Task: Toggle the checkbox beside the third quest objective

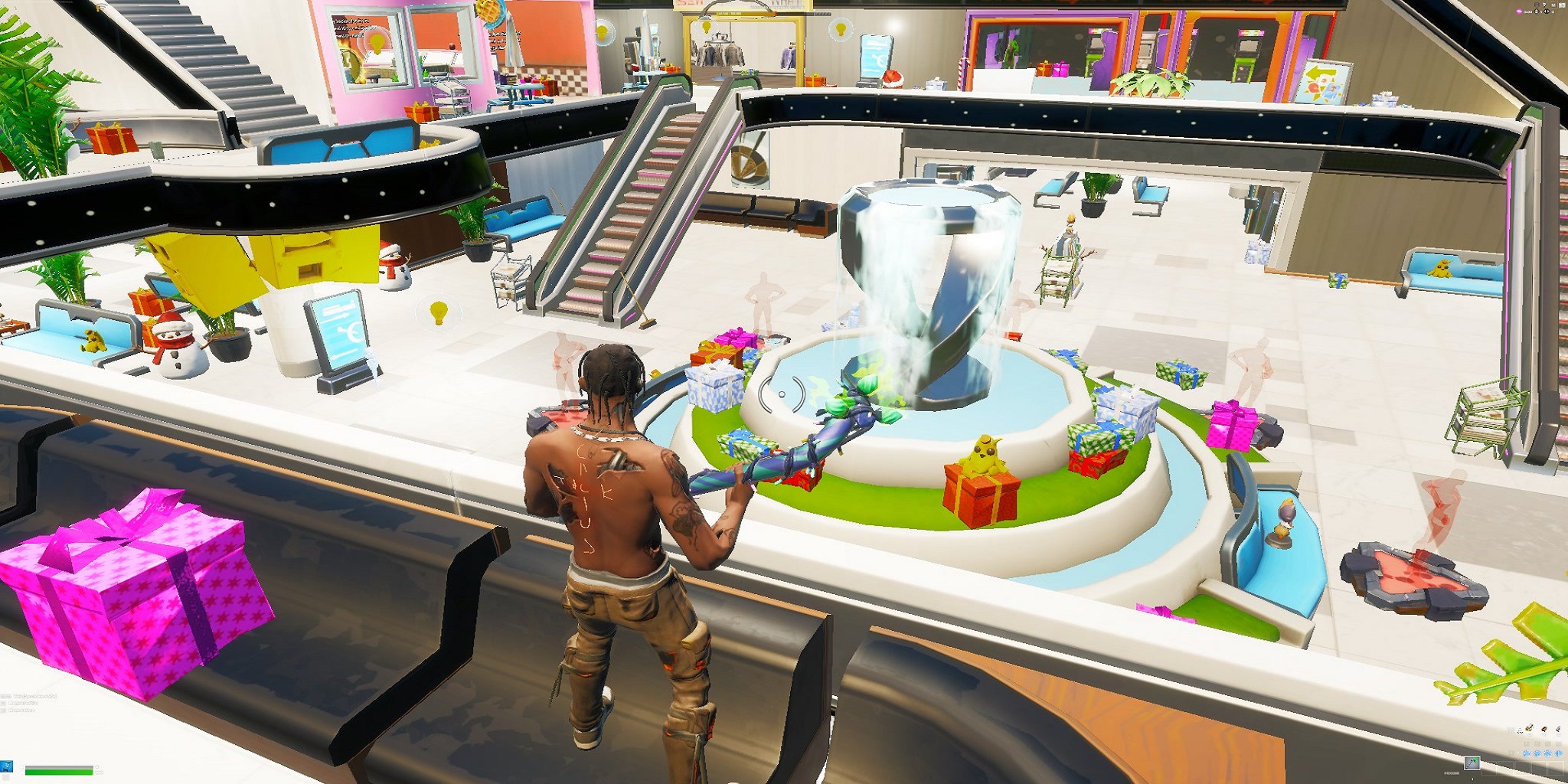Action: tap(3, 710)
